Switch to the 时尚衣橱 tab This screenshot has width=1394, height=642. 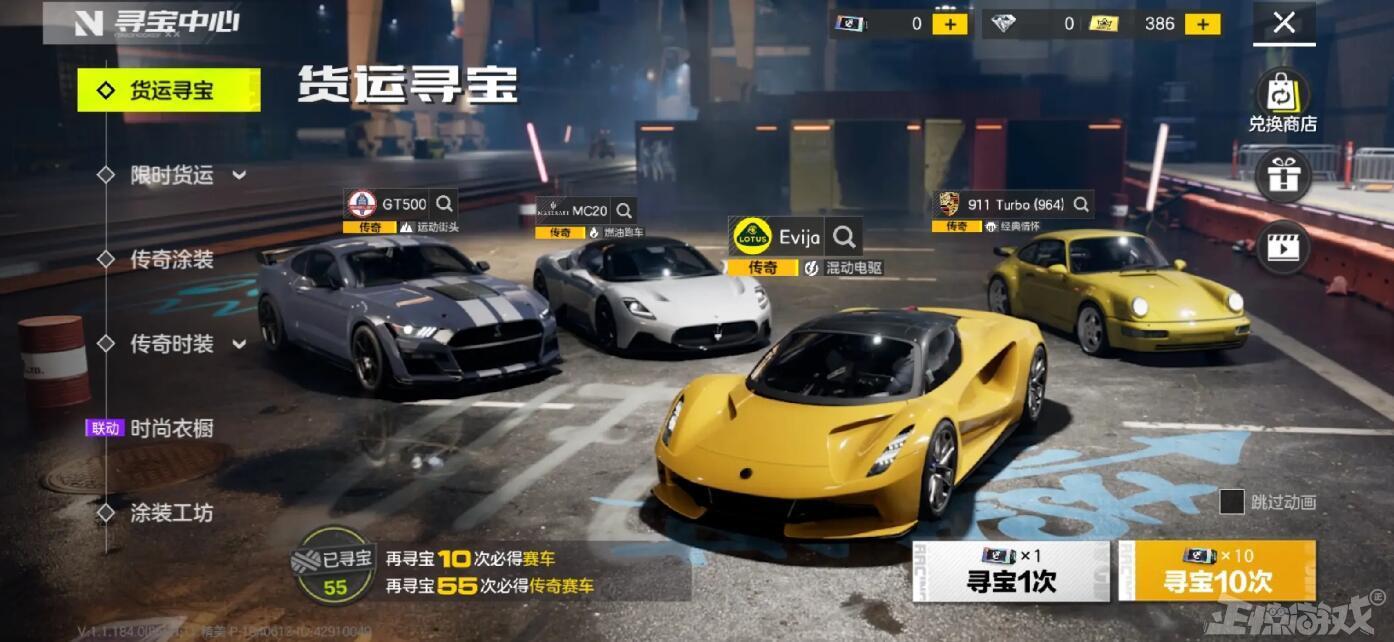point(171,429)
